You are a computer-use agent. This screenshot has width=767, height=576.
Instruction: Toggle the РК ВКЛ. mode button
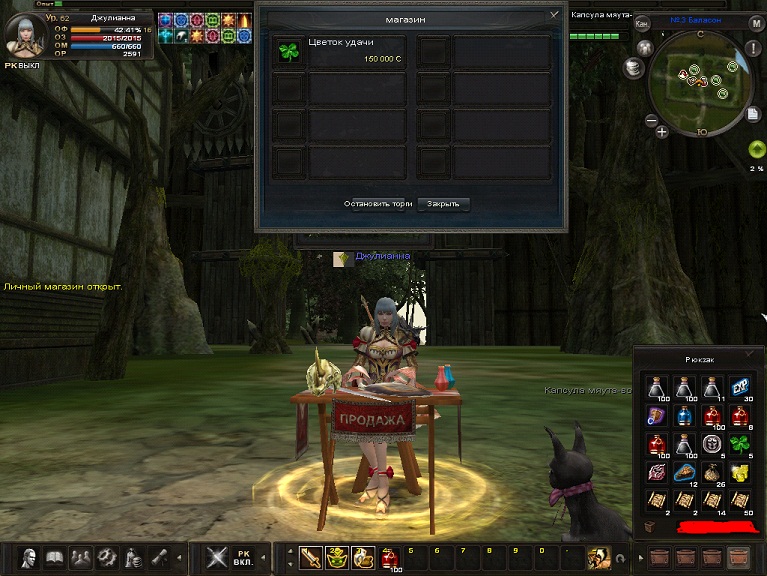pos(244,556)
